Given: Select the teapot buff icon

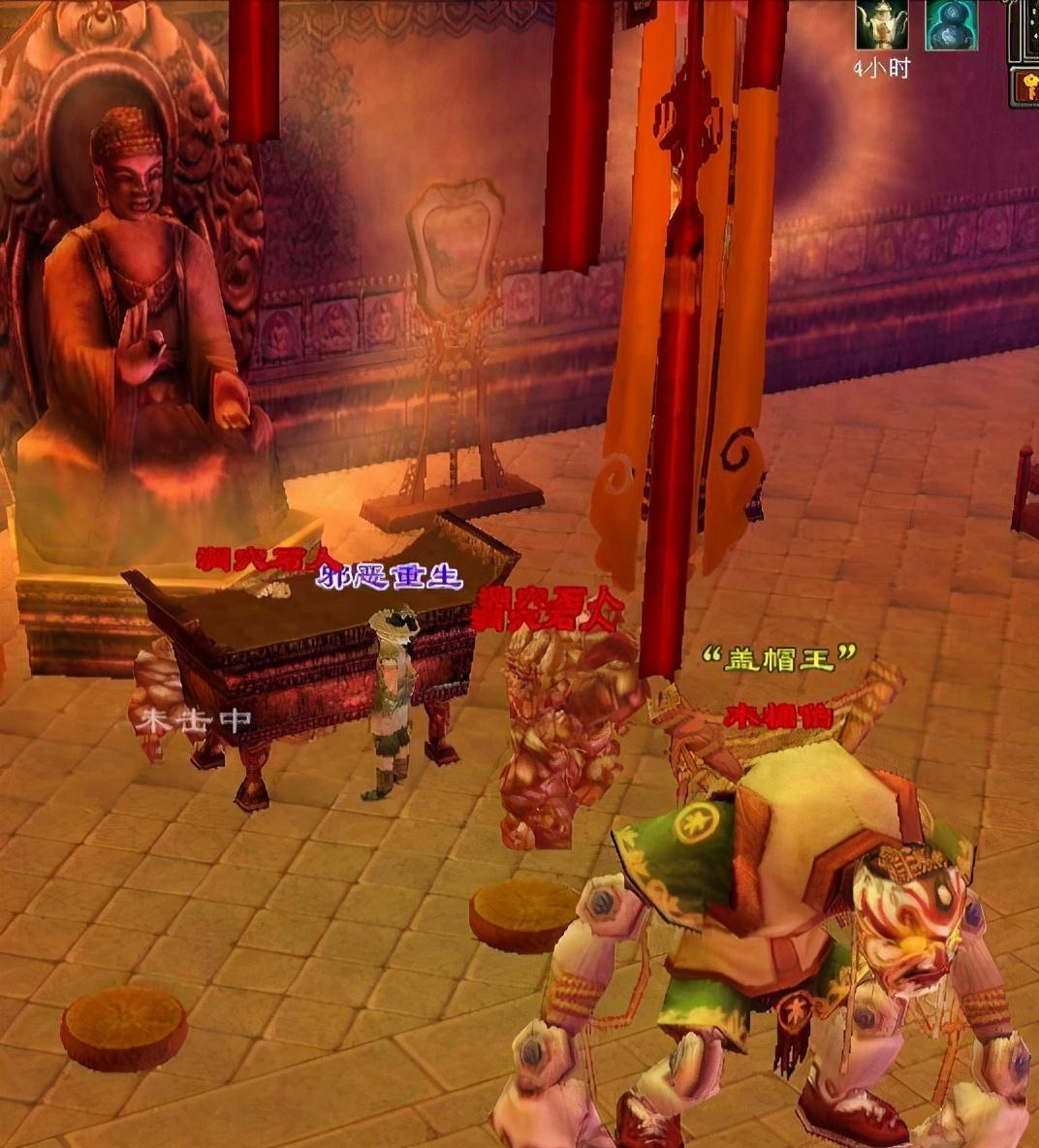Looking at the screenshot, I should click(x=881, y=26).
